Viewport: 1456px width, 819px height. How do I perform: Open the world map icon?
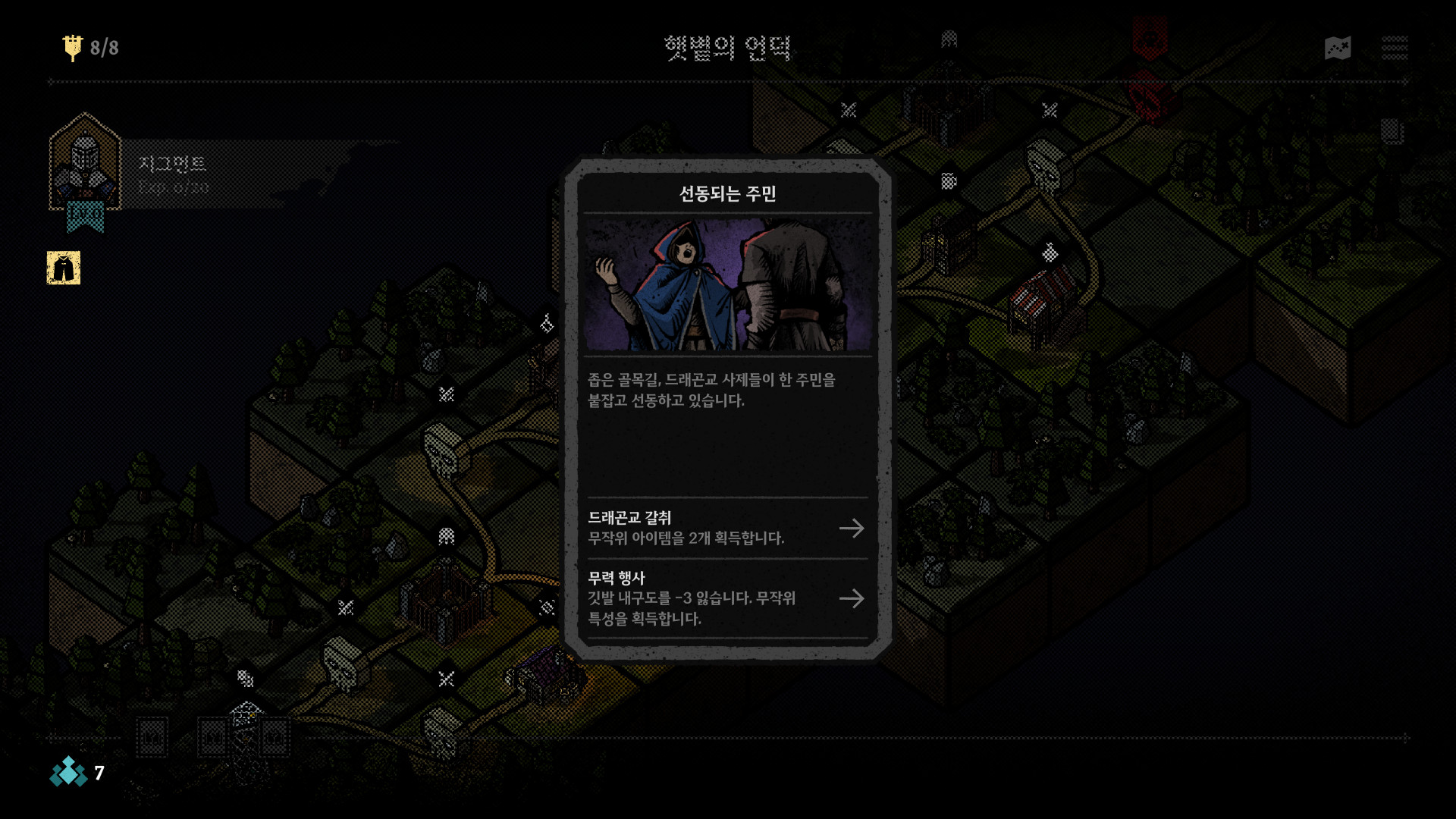[x=1338, y=49]
